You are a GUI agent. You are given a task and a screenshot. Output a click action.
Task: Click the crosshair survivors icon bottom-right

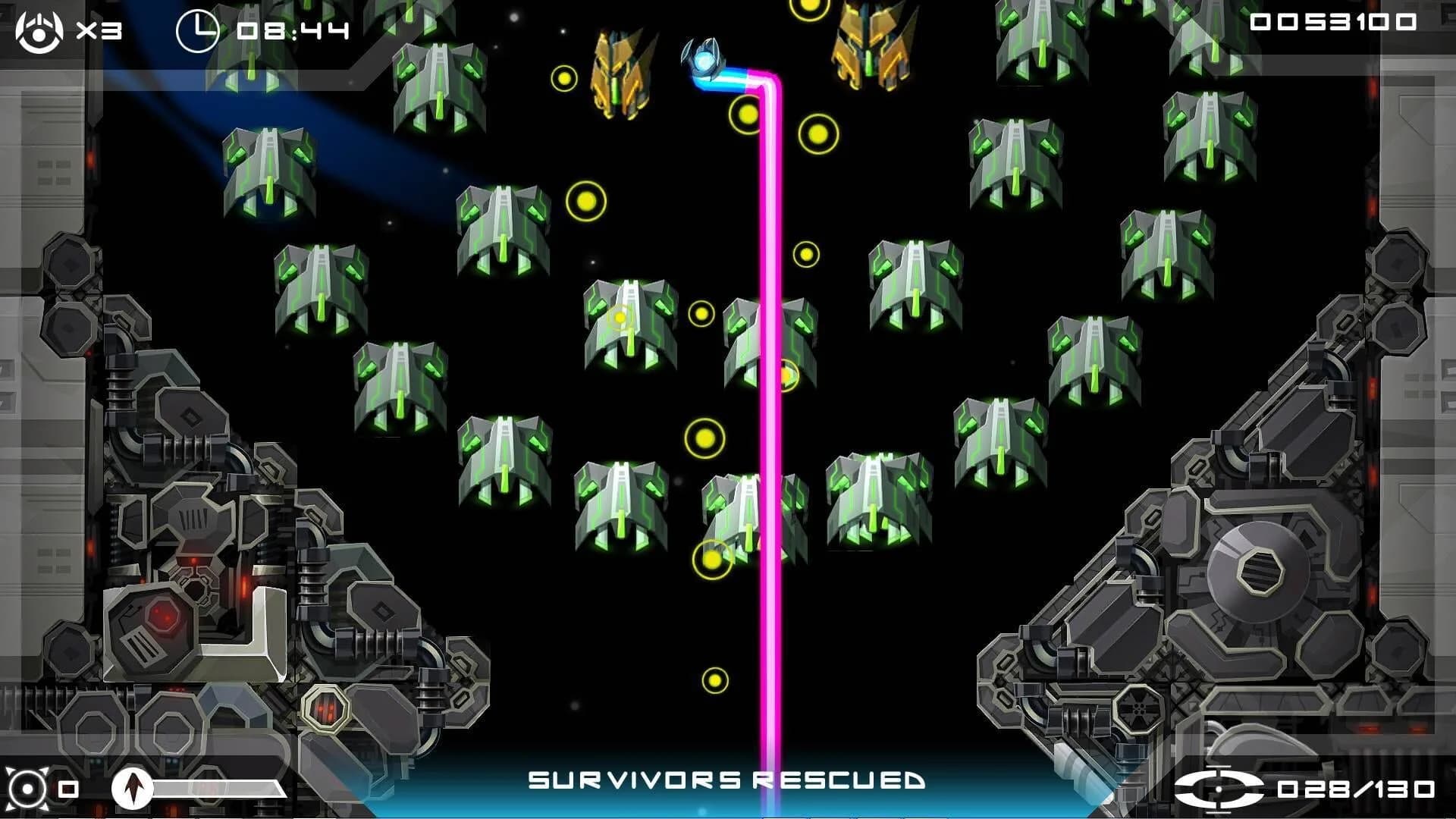(x=1219, y=790)
